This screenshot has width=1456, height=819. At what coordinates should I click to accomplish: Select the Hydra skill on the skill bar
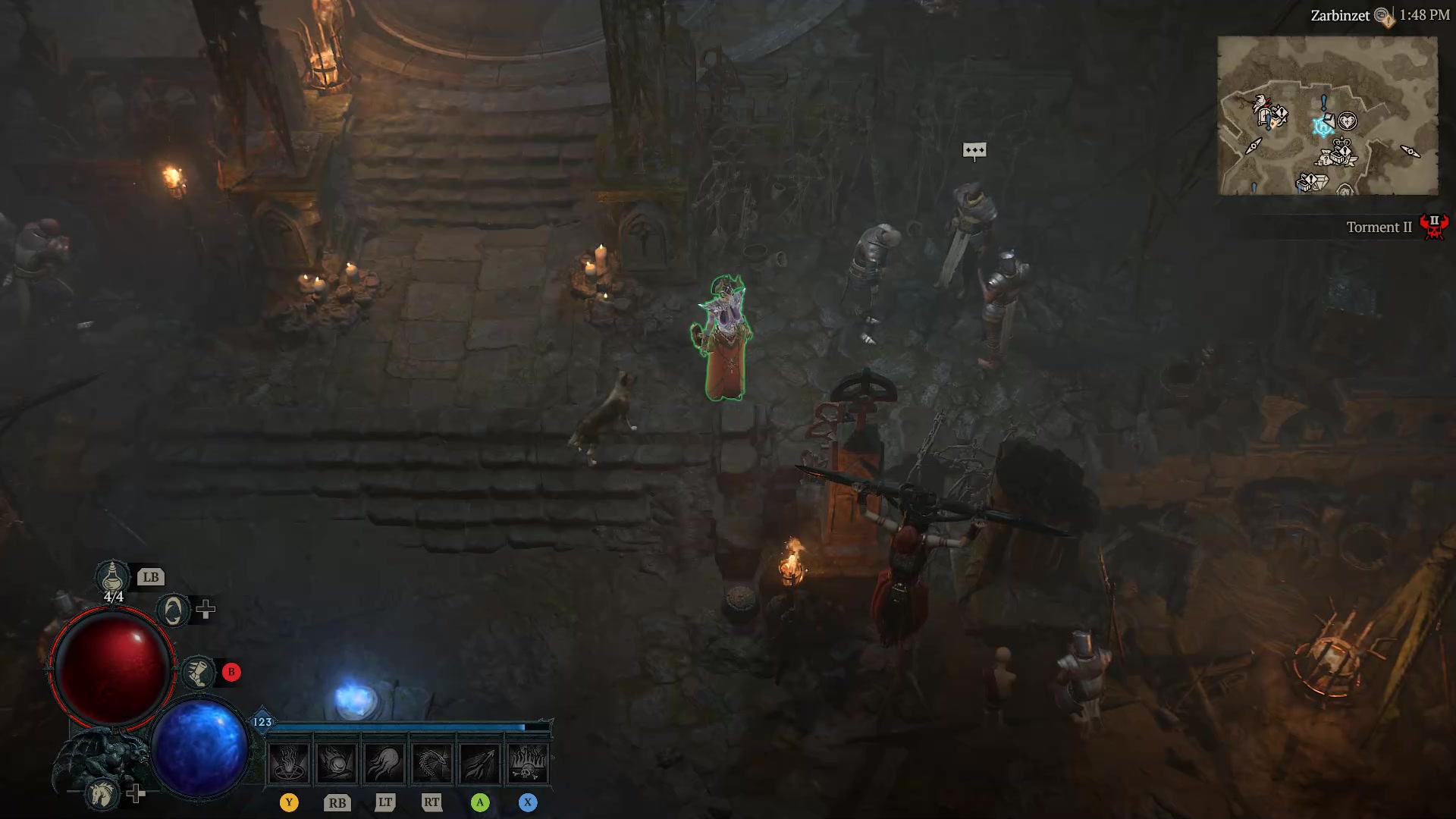(433, 764)
